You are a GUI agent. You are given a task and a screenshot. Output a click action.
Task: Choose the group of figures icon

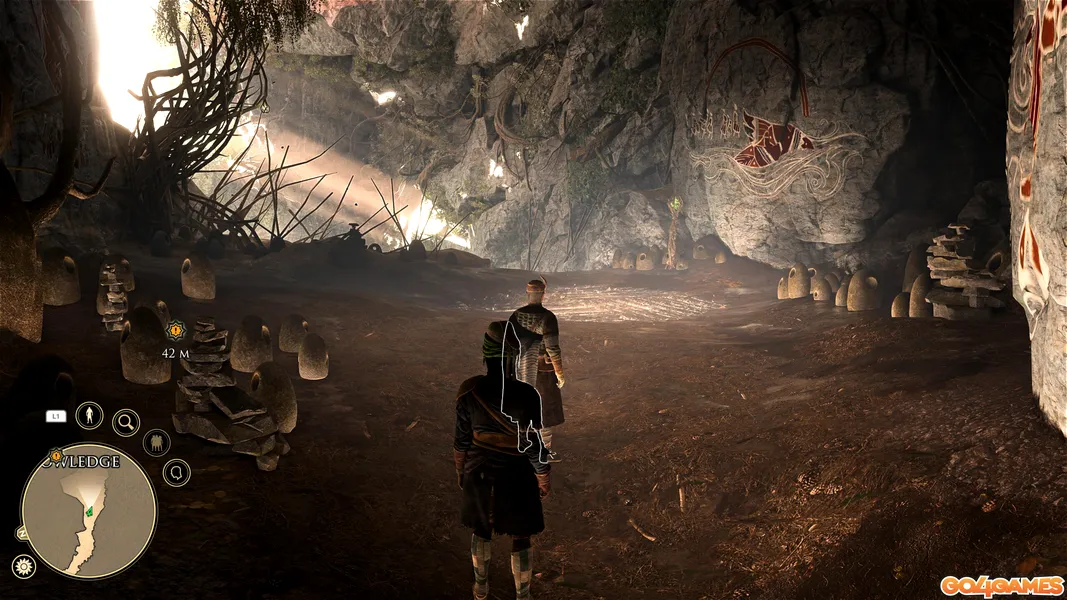click(157, 442)
